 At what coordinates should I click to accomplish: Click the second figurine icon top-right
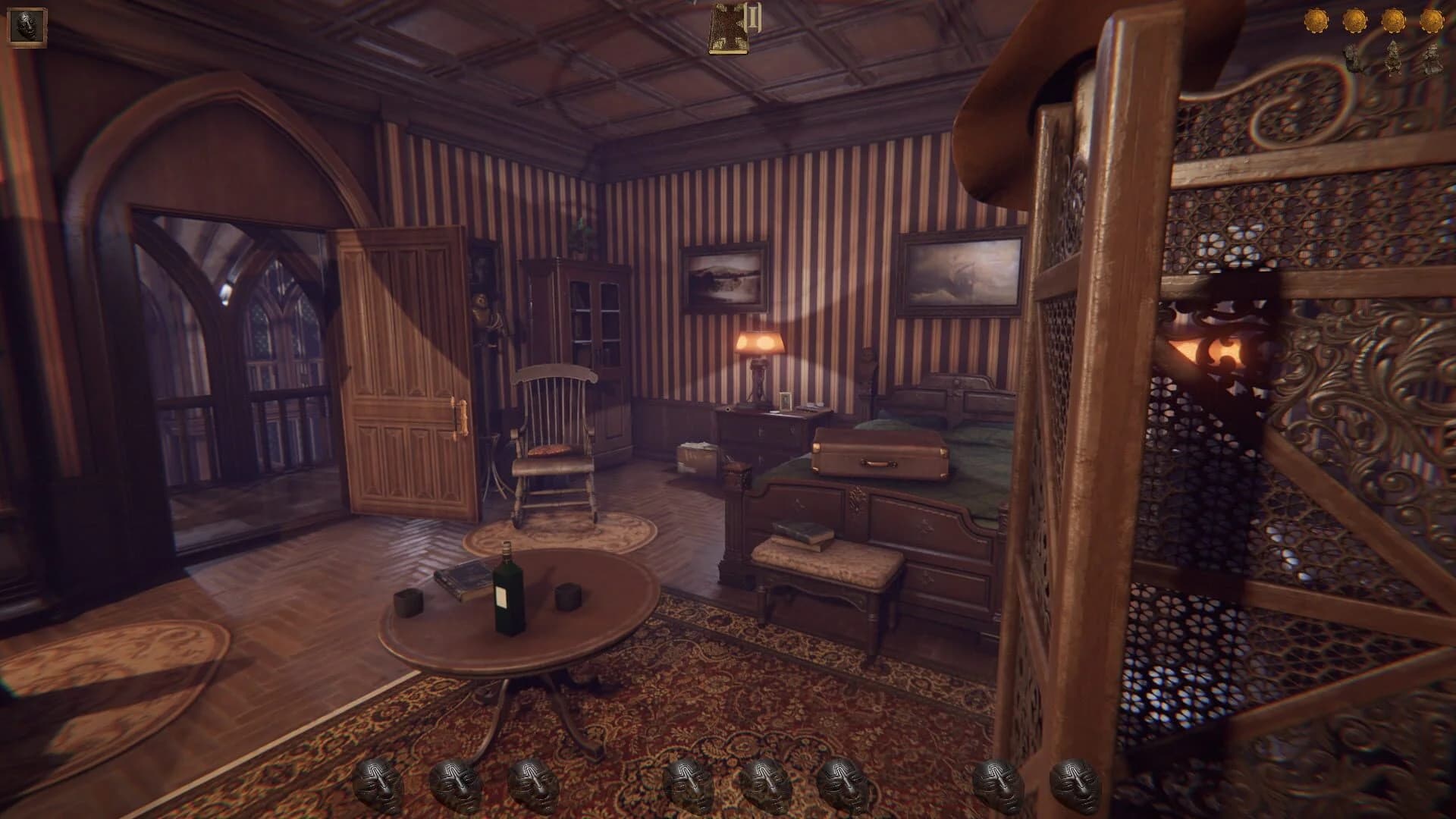click(1394, 58)
